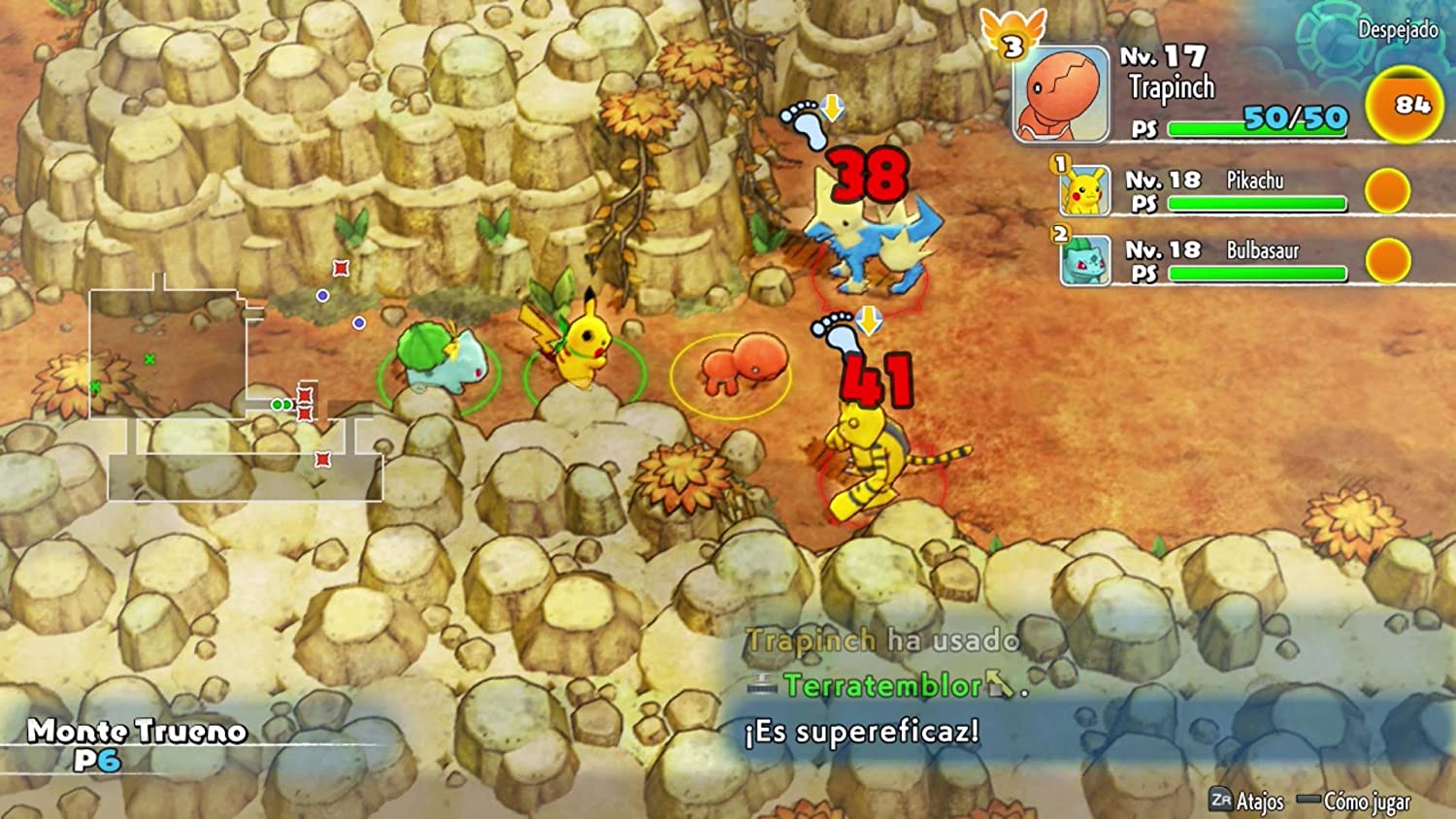
Task: Select Pikachu's party portrait
Action: (x=1084, y=190)
